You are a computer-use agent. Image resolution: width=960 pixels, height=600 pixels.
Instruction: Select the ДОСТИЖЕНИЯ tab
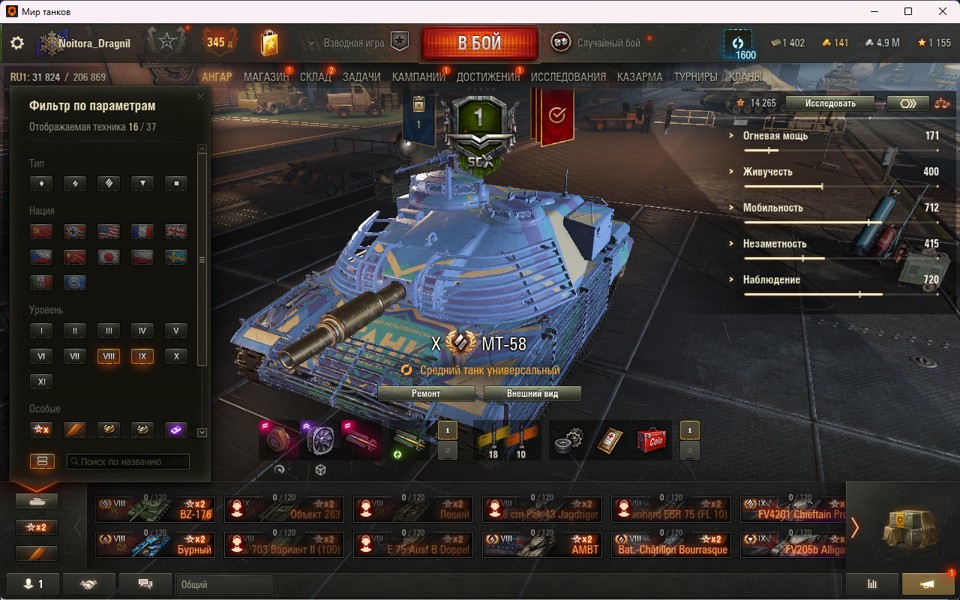point(488,77)
